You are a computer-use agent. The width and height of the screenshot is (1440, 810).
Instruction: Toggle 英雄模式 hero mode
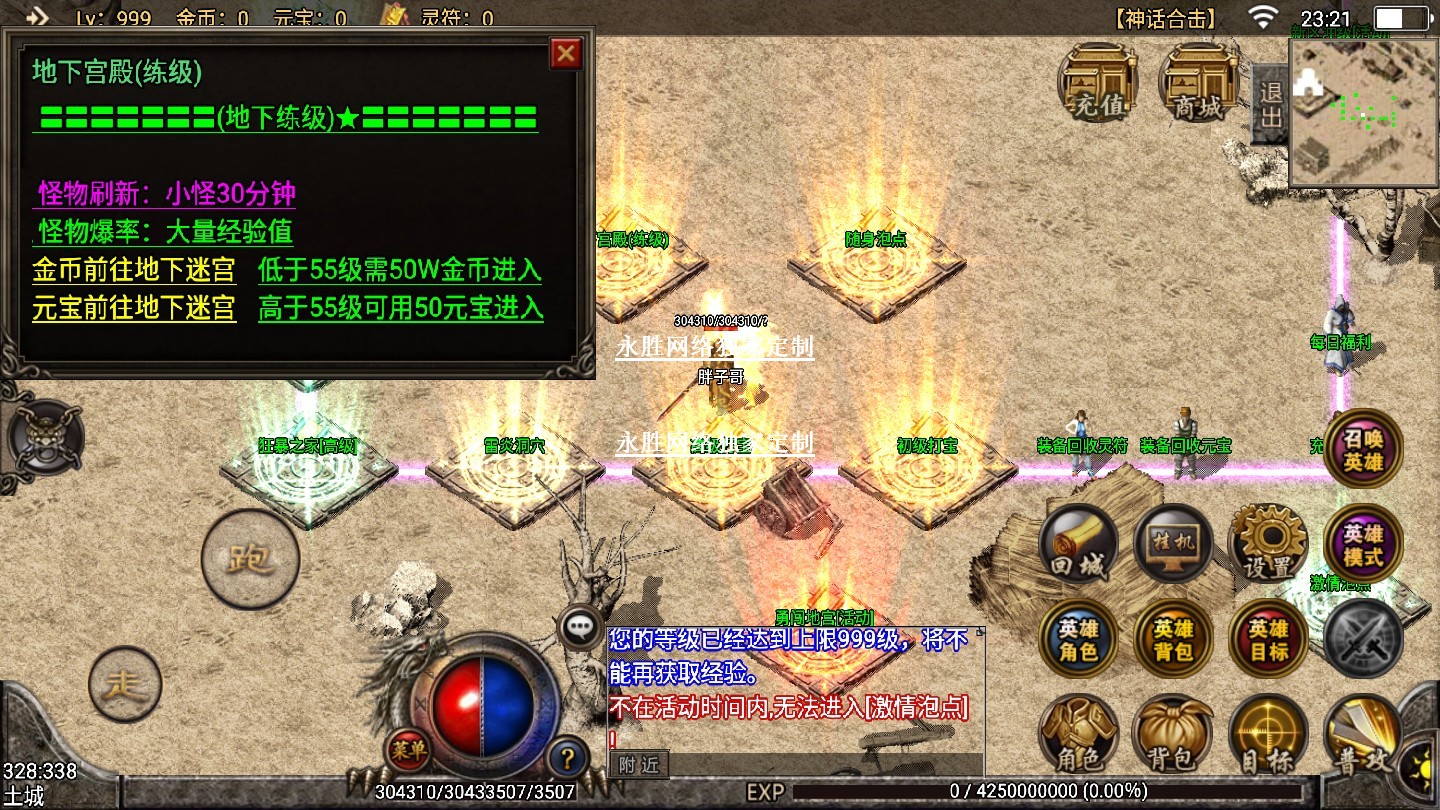pyautogui.click(x=1363, y=544)
